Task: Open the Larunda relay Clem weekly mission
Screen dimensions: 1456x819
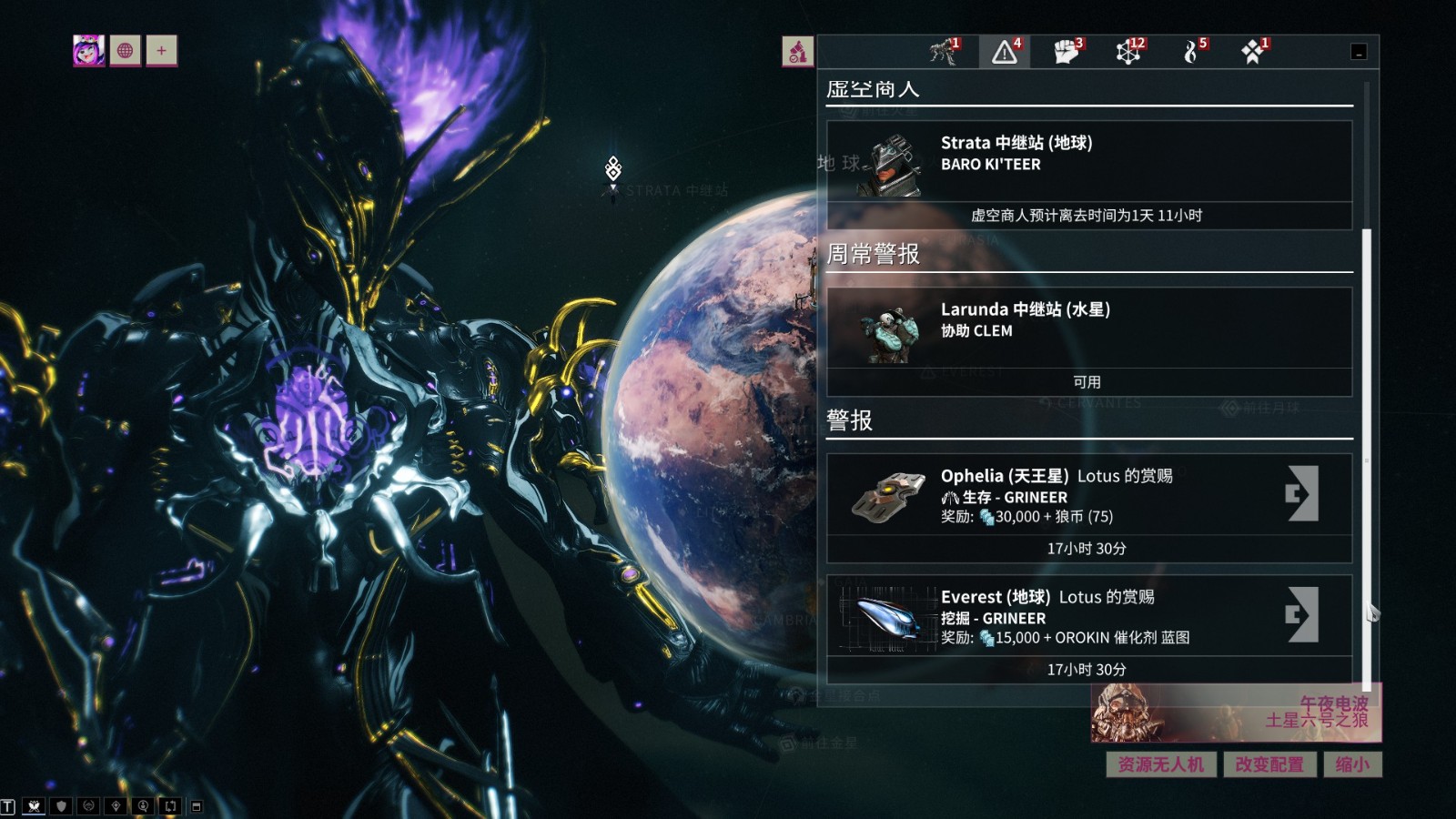Action: pyautogui.click(x=1088, y=327)
